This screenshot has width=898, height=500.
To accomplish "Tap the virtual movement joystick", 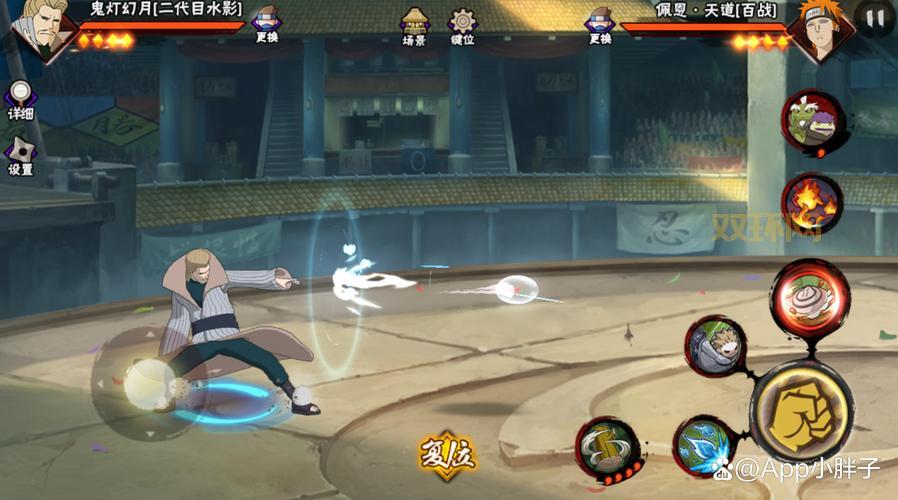I will [x=147, y=383].
